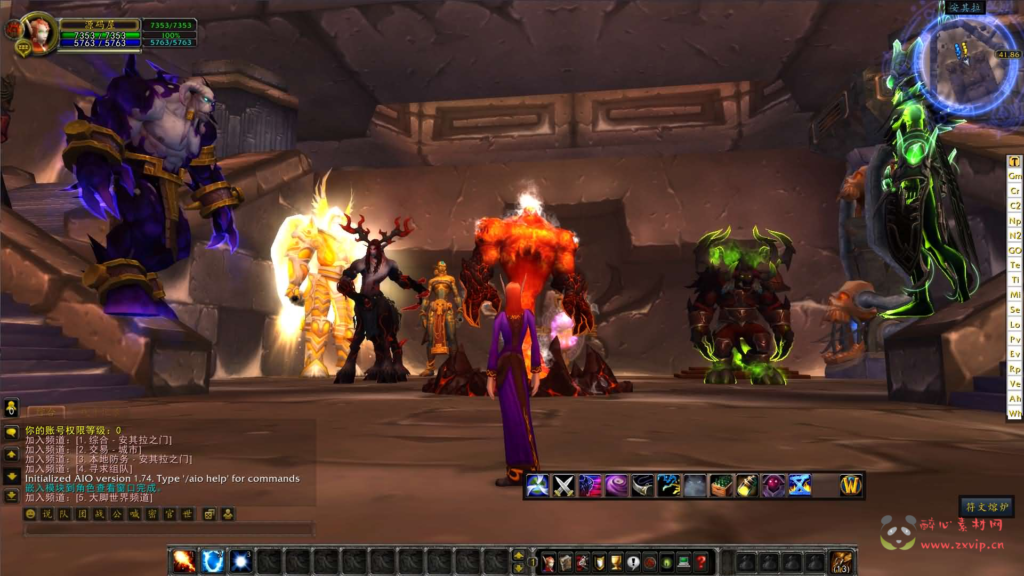Use the glowing white-blue orb spell
The image size is (1024, 576).
click(241, 561)
